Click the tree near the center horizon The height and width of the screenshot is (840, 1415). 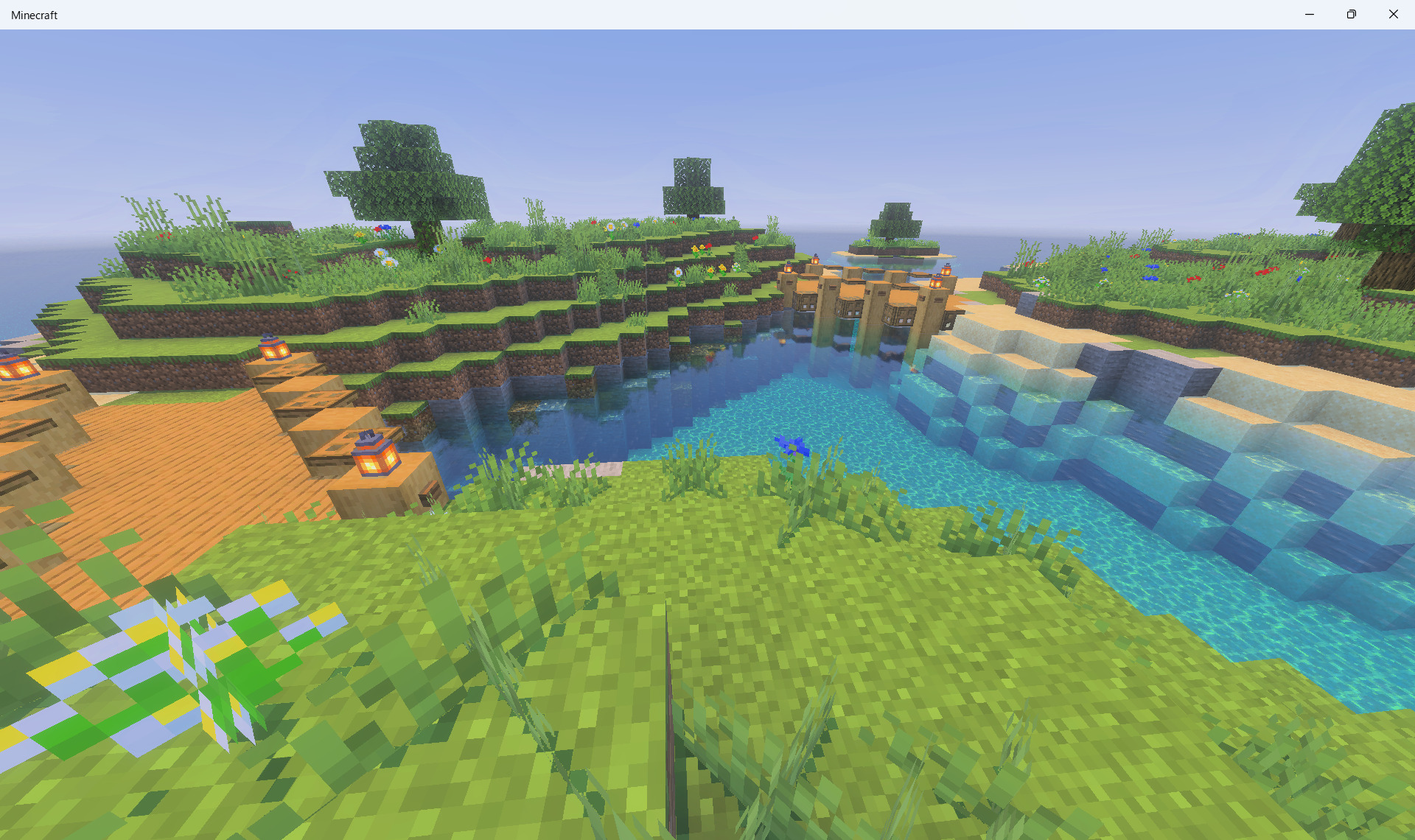point(693,184)
